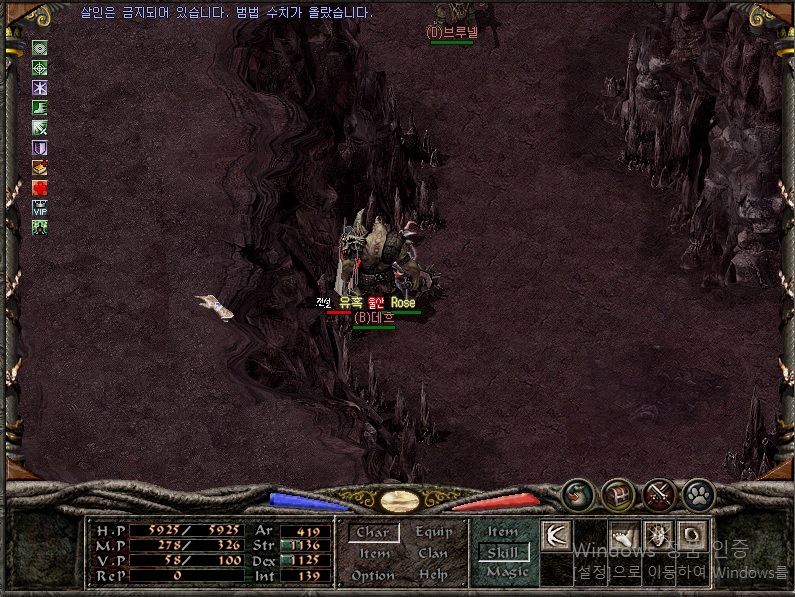Click the Item button beside Clan
795x597 pixels.
[x=374, y=554]
